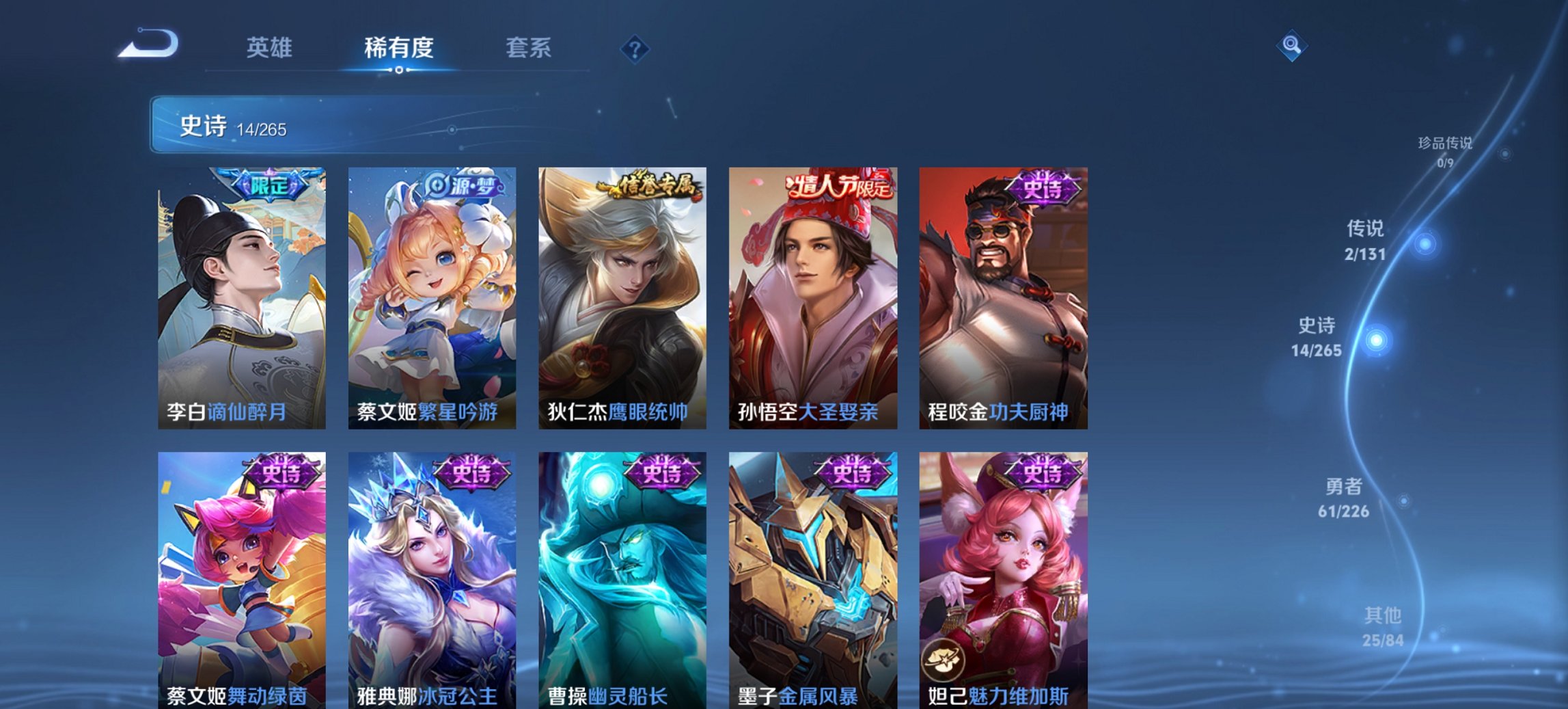Click the help question mark icon
Viewport: 1568px width, 709px height.
click(x=635, y=48)
